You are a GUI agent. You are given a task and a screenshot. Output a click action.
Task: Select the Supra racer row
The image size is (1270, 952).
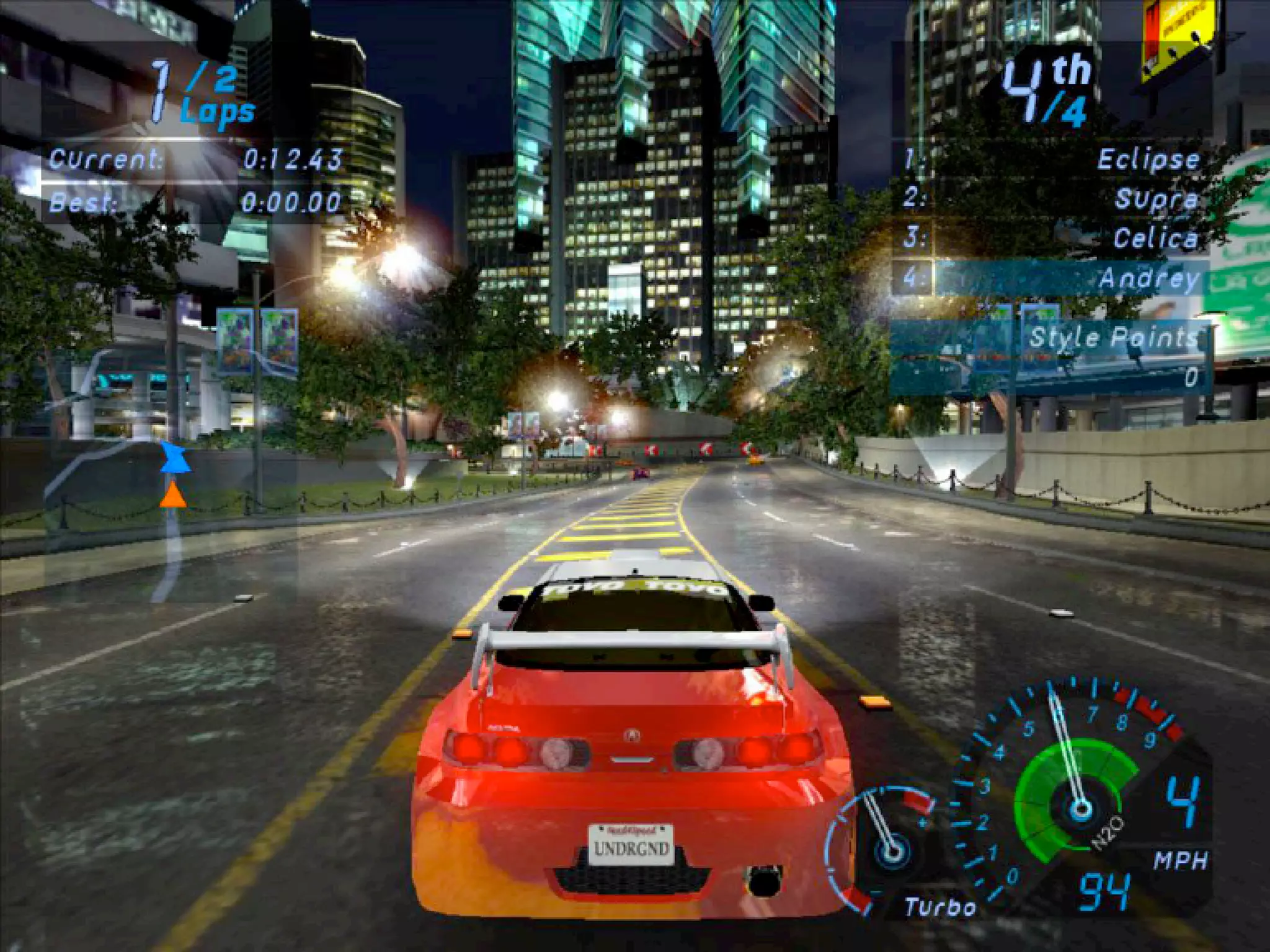1051,199
